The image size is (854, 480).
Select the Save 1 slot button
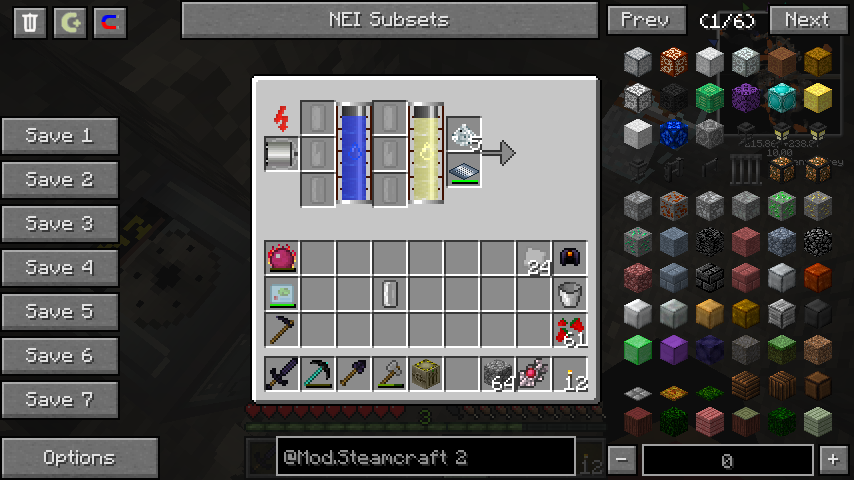click(x=60, y=136)
